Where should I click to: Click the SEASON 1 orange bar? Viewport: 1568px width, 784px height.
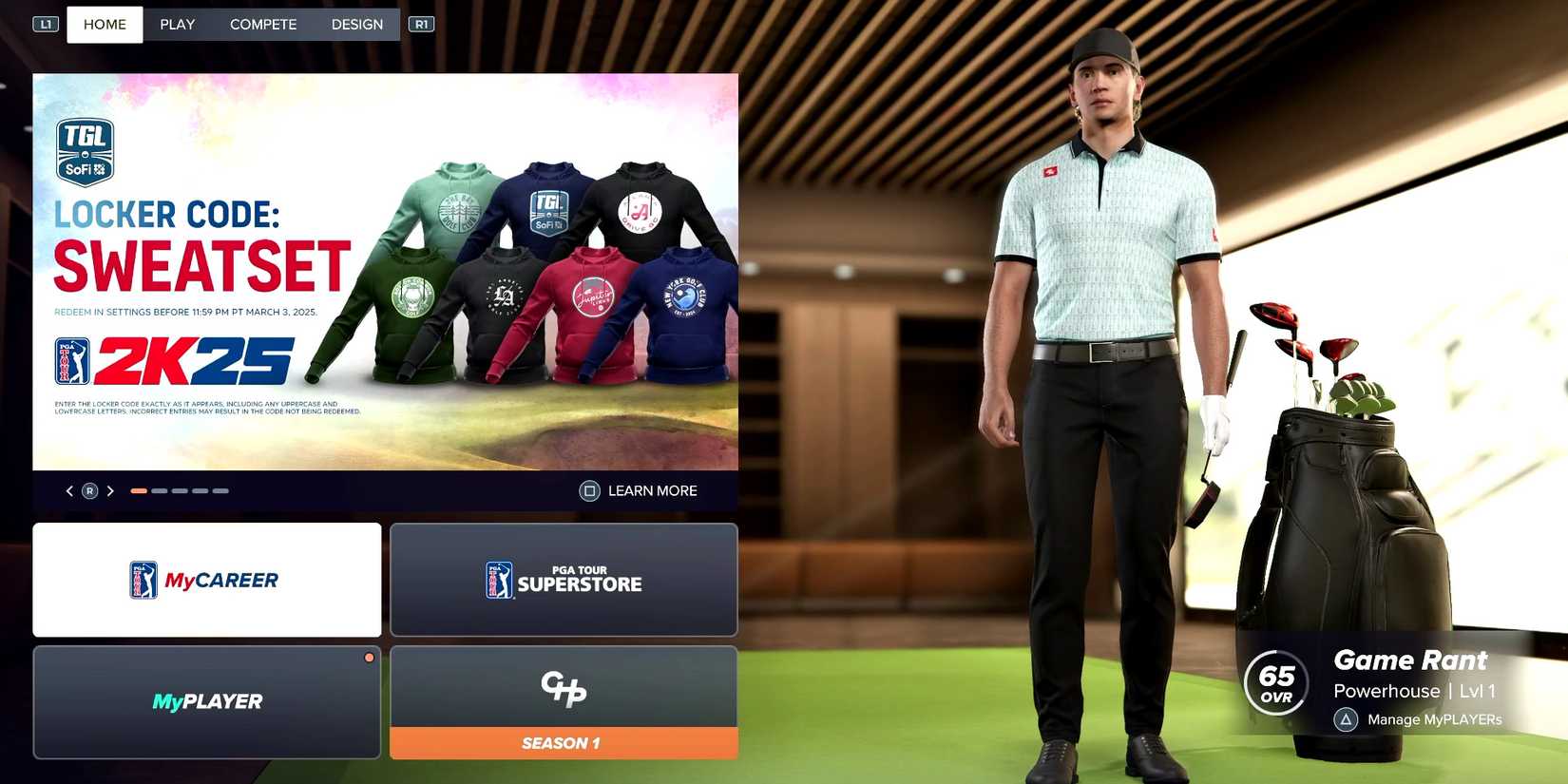click(563, 743)
